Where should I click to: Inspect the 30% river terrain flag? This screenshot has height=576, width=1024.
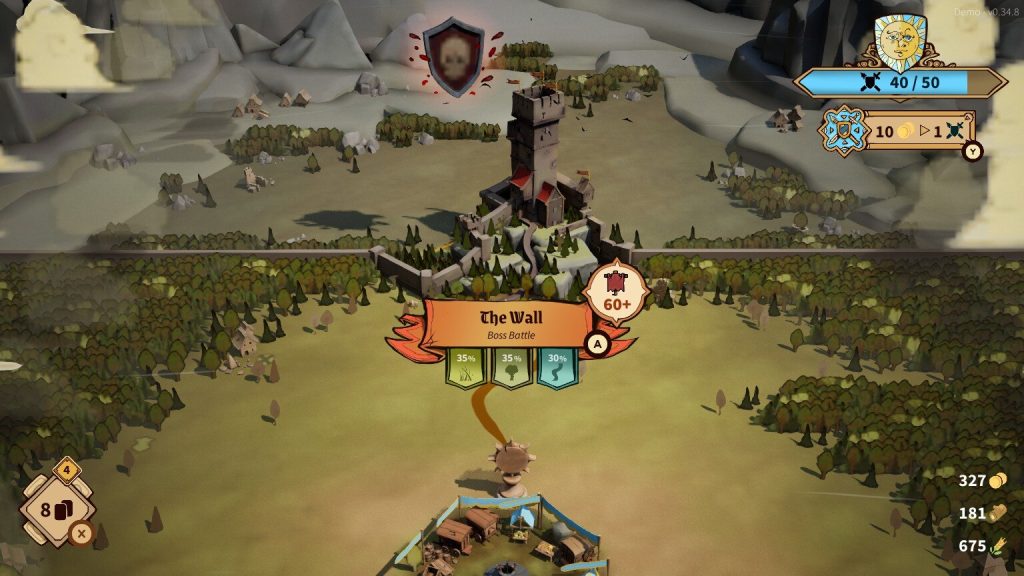557,366
